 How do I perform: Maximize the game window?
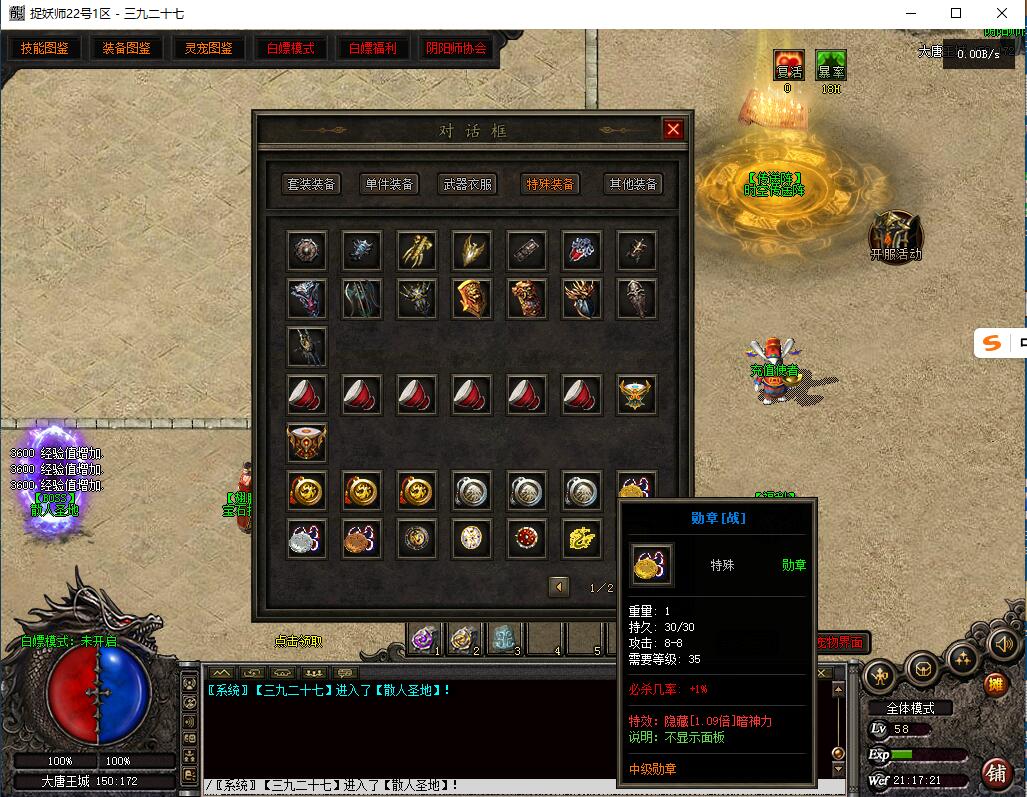pyautogui.click(x=956, y=13)
